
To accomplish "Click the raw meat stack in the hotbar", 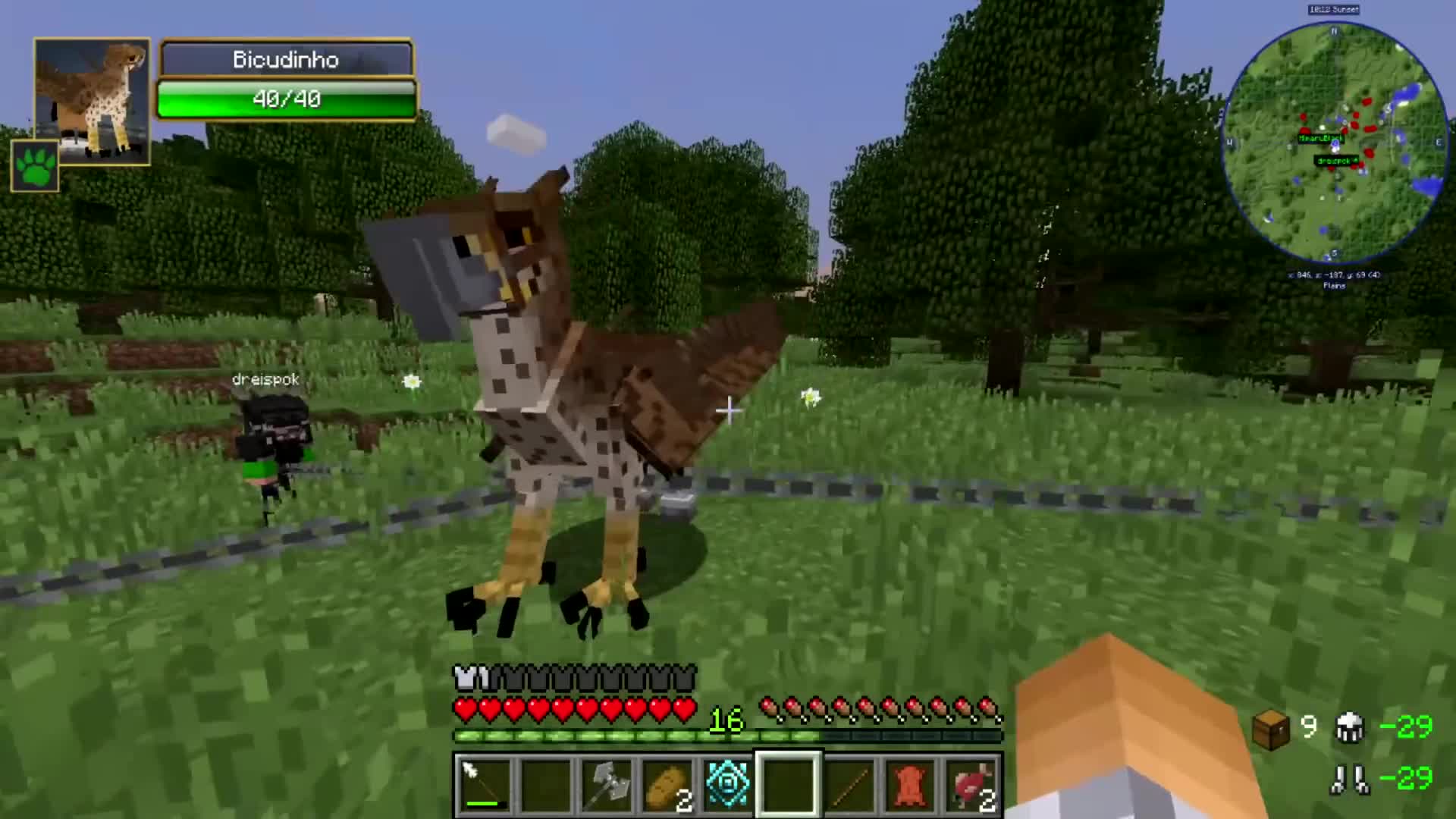I will (x=969, y=783).
